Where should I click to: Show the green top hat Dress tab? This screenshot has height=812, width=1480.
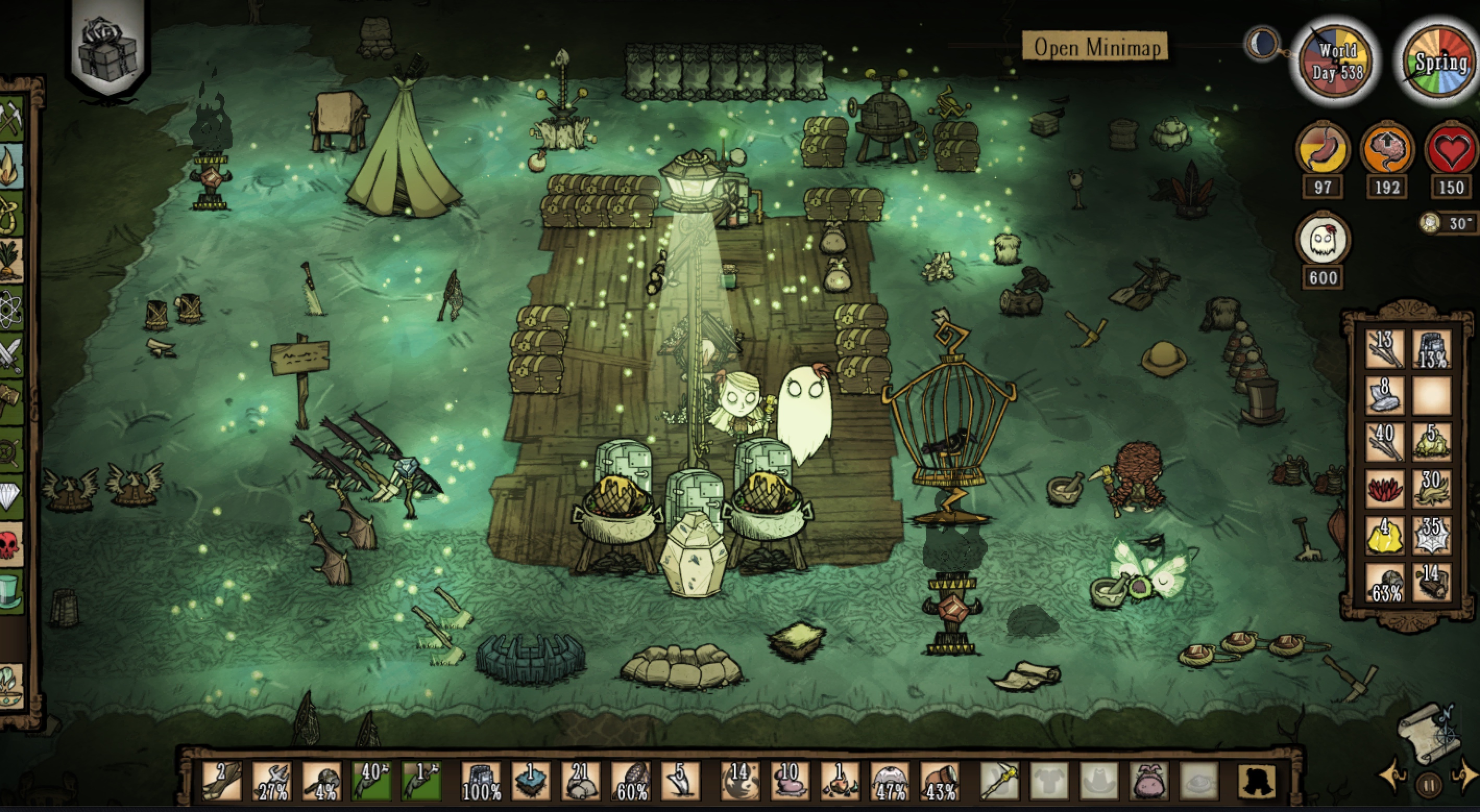(10, 592)
